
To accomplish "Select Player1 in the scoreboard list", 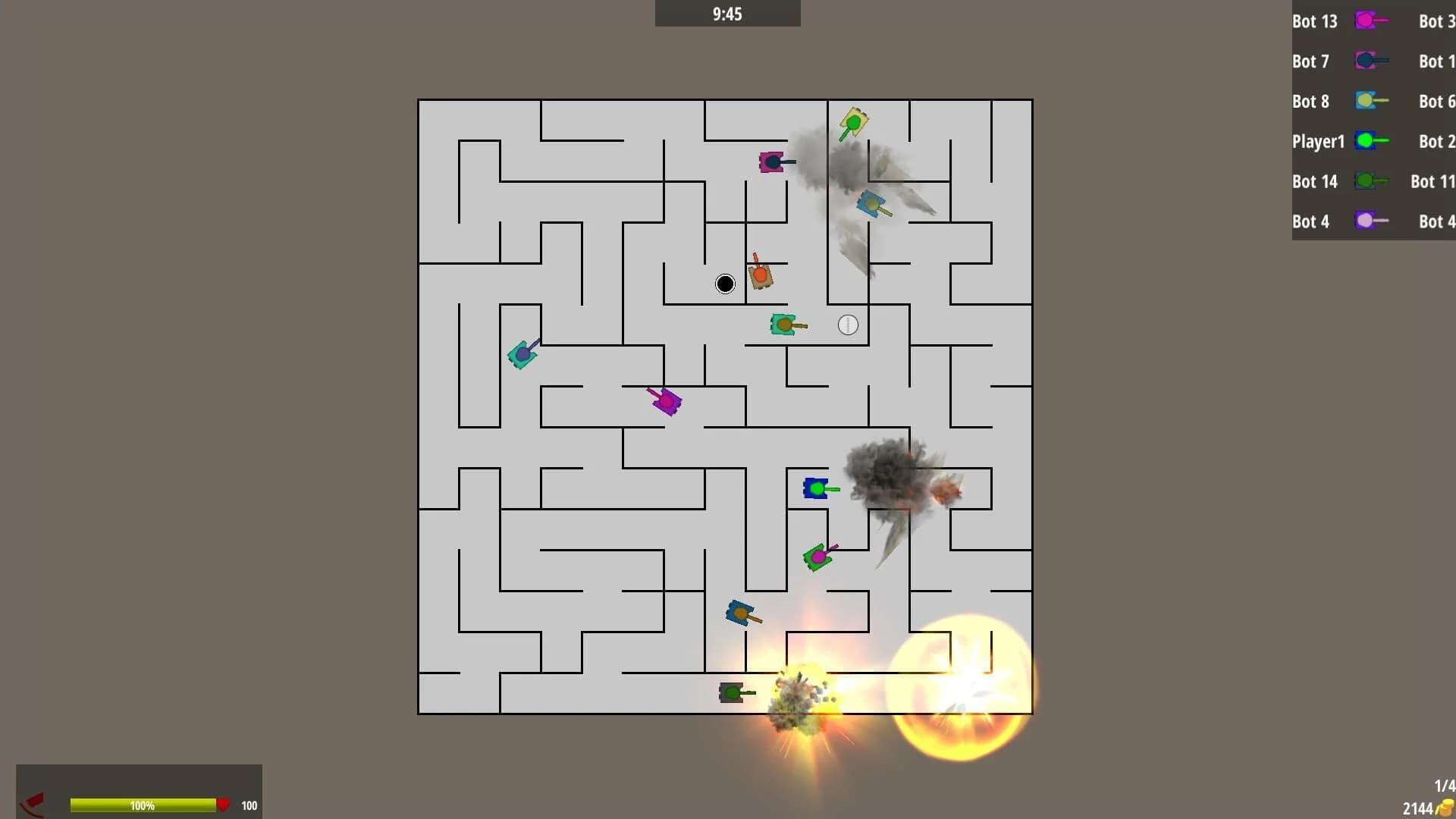I will click(x=1318, y=141).
